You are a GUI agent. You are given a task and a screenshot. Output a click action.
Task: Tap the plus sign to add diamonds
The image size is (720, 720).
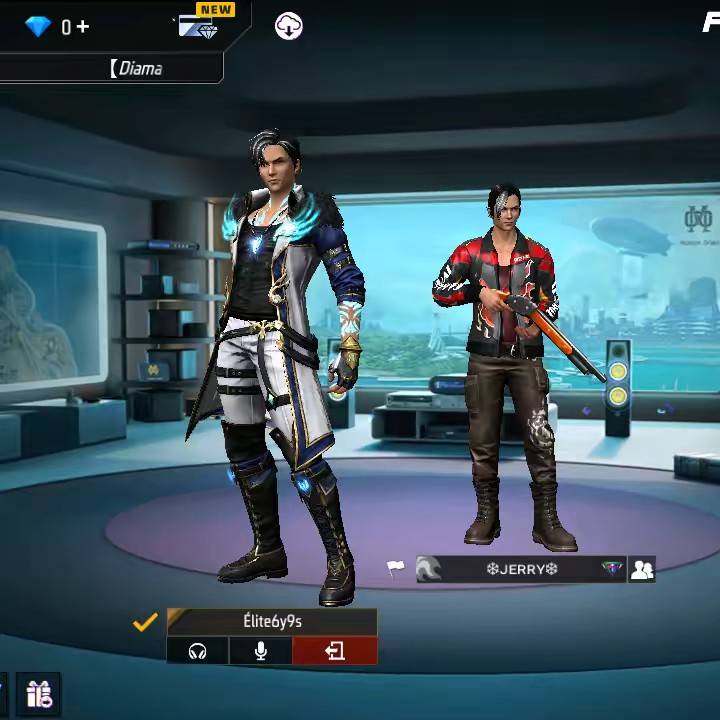pyautogui.click(x=82, y=27)
